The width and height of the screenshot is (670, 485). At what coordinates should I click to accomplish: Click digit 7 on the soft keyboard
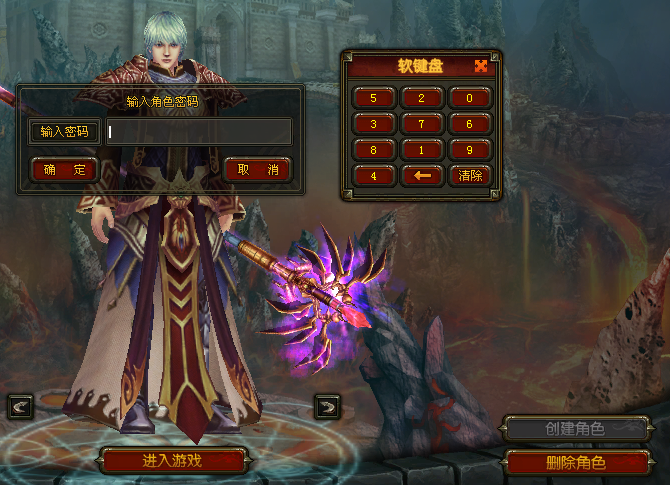(422, 124)
